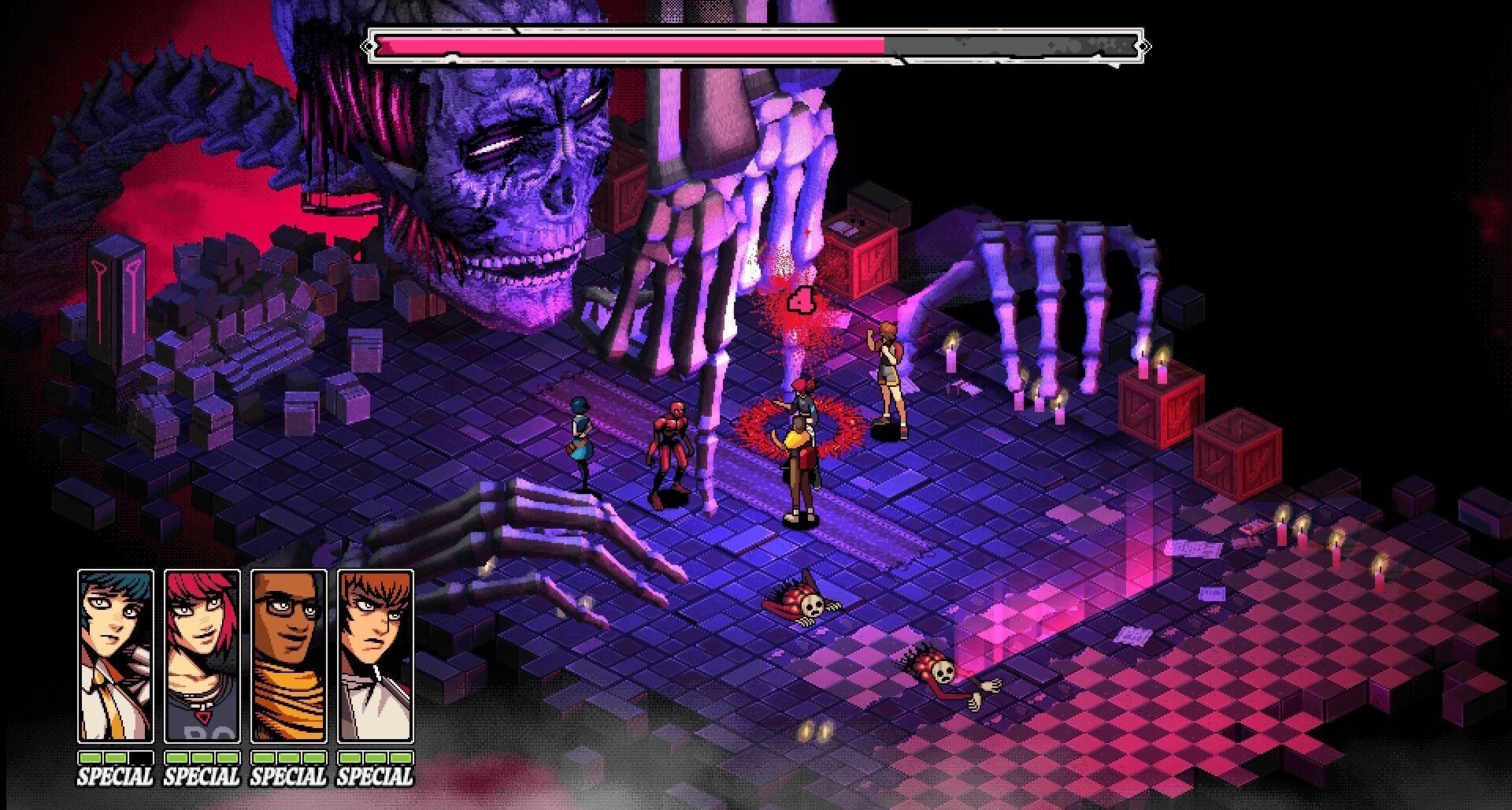Image resolution: width=1512 pixels, height=810 pixels.
Task: Choose the pink-haired girl portrait
Action: pyautogui.click(x=202, y=656)
